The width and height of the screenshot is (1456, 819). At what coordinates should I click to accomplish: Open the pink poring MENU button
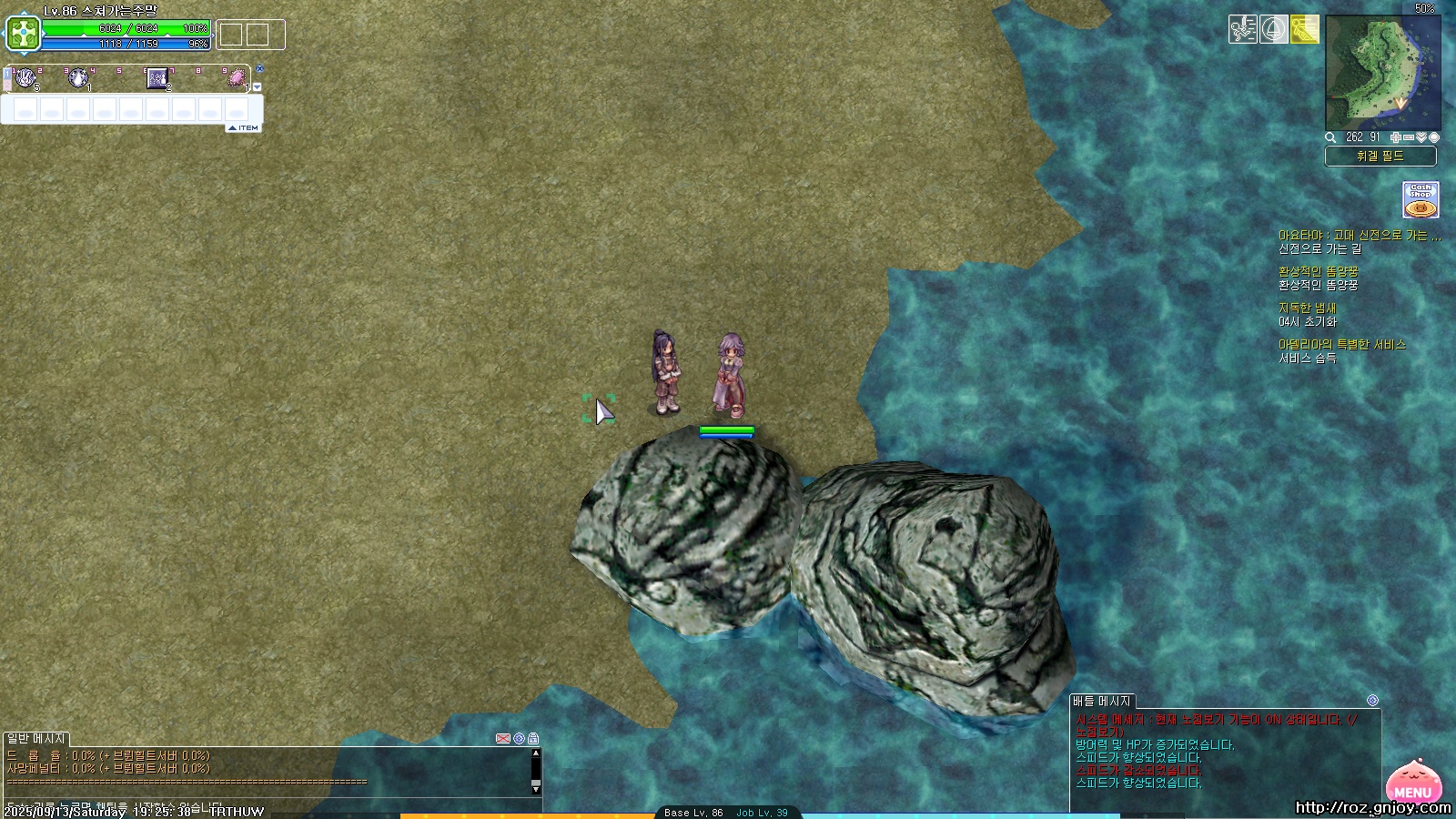(1413, 784)
